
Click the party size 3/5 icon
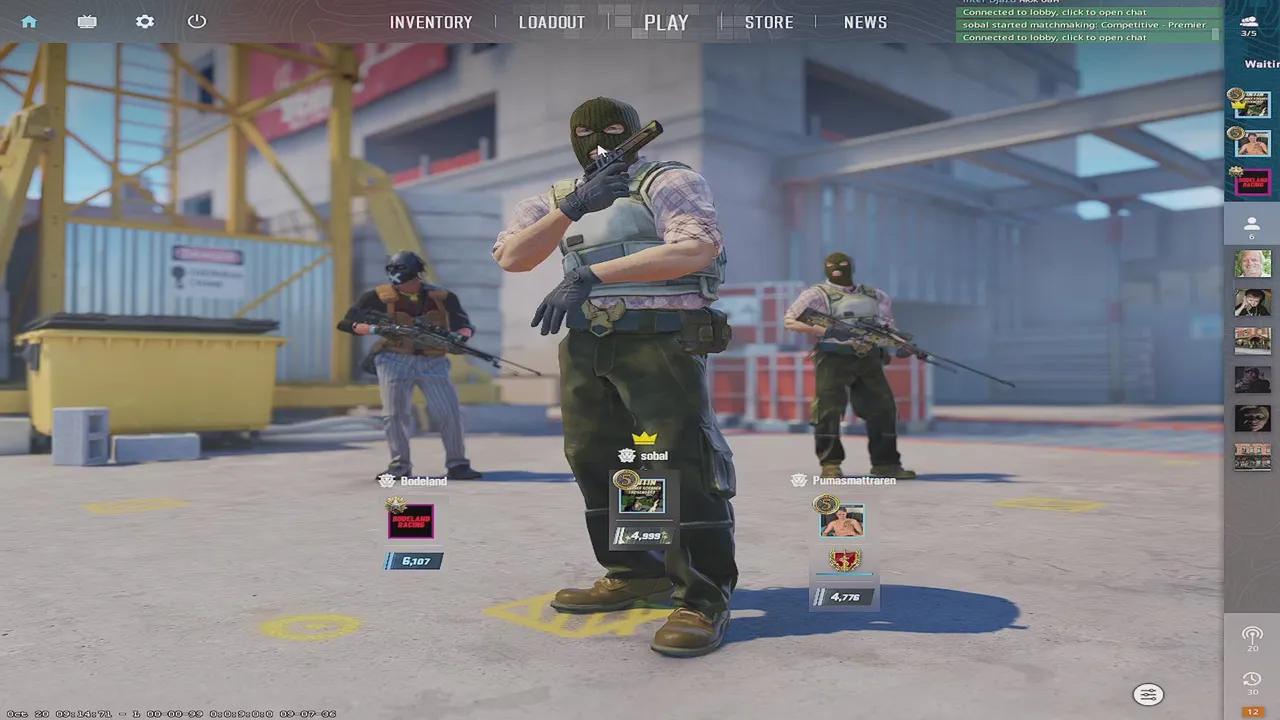pyautogui.click(x=1250, y=24)
